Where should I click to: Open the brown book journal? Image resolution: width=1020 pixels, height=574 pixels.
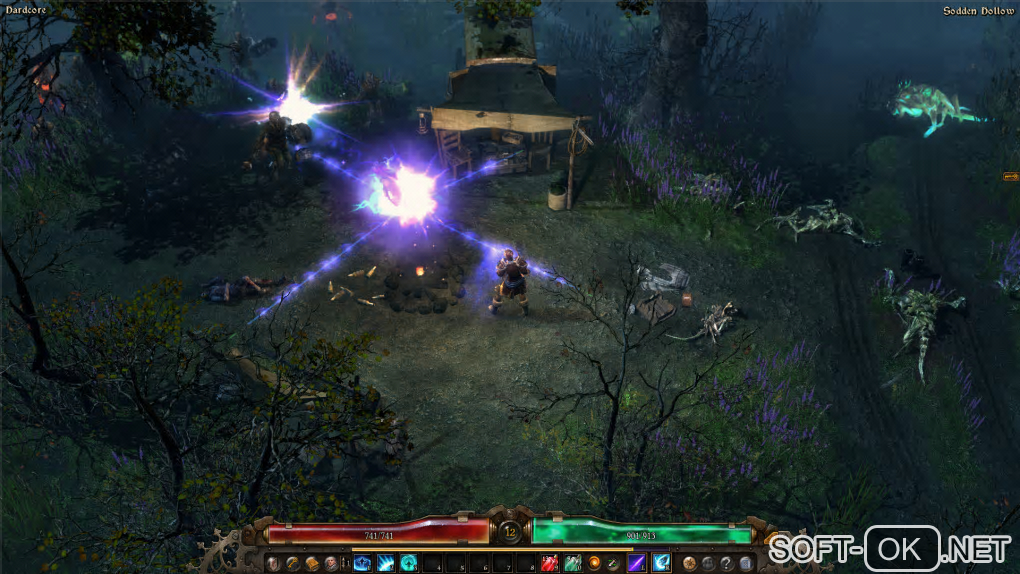(x=311, y=563)
